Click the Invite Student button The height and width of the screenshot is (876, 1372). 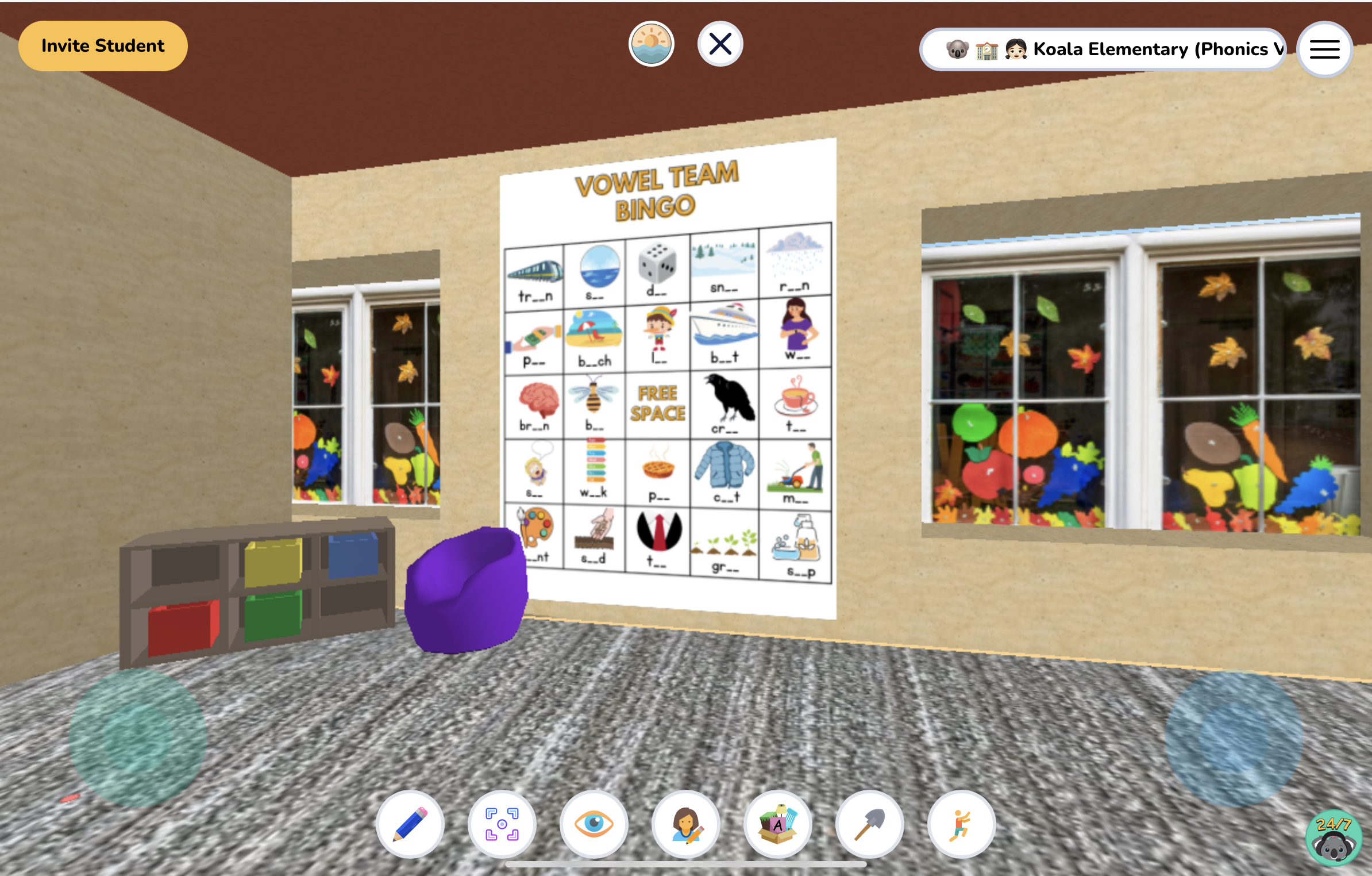(x=103, y=45)
